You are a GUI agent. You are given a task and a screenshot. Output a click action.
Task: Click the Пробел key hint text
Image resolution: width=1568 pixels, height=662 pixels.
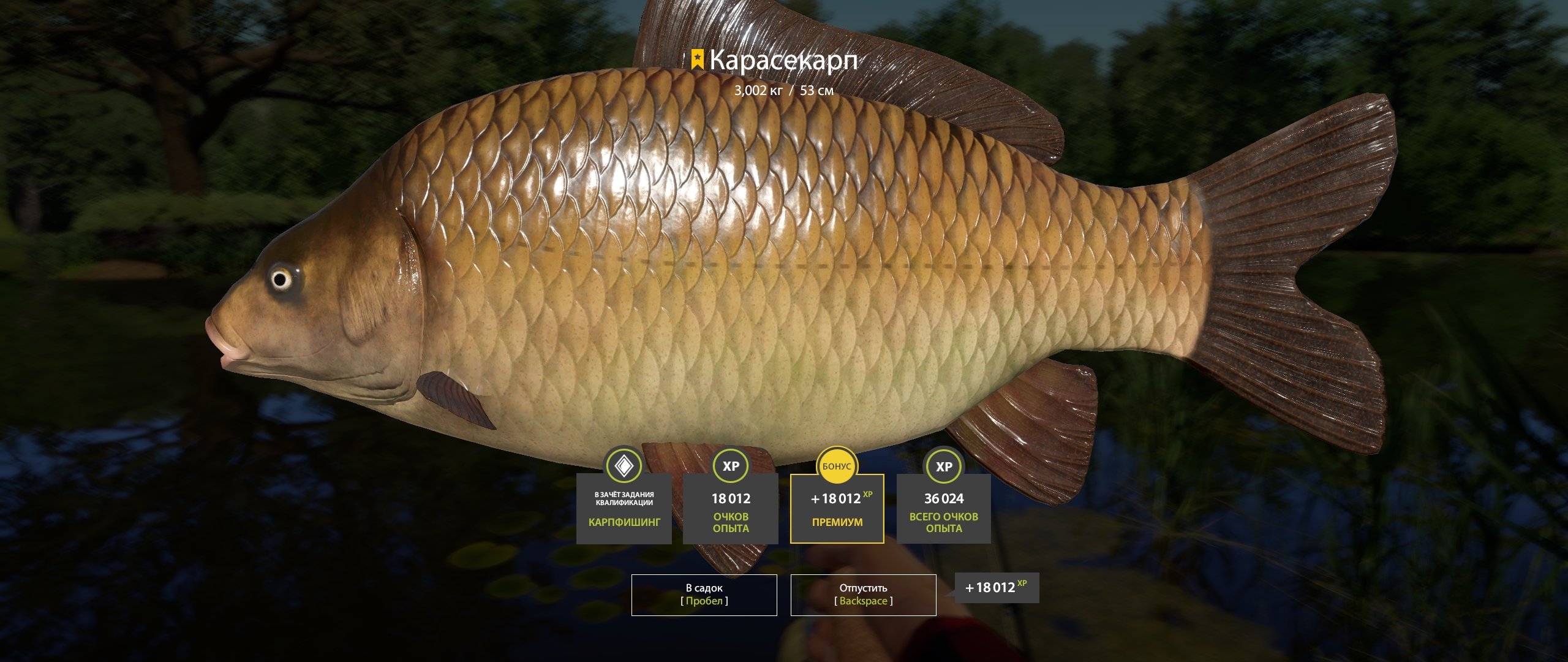click(x=704, y=602)
